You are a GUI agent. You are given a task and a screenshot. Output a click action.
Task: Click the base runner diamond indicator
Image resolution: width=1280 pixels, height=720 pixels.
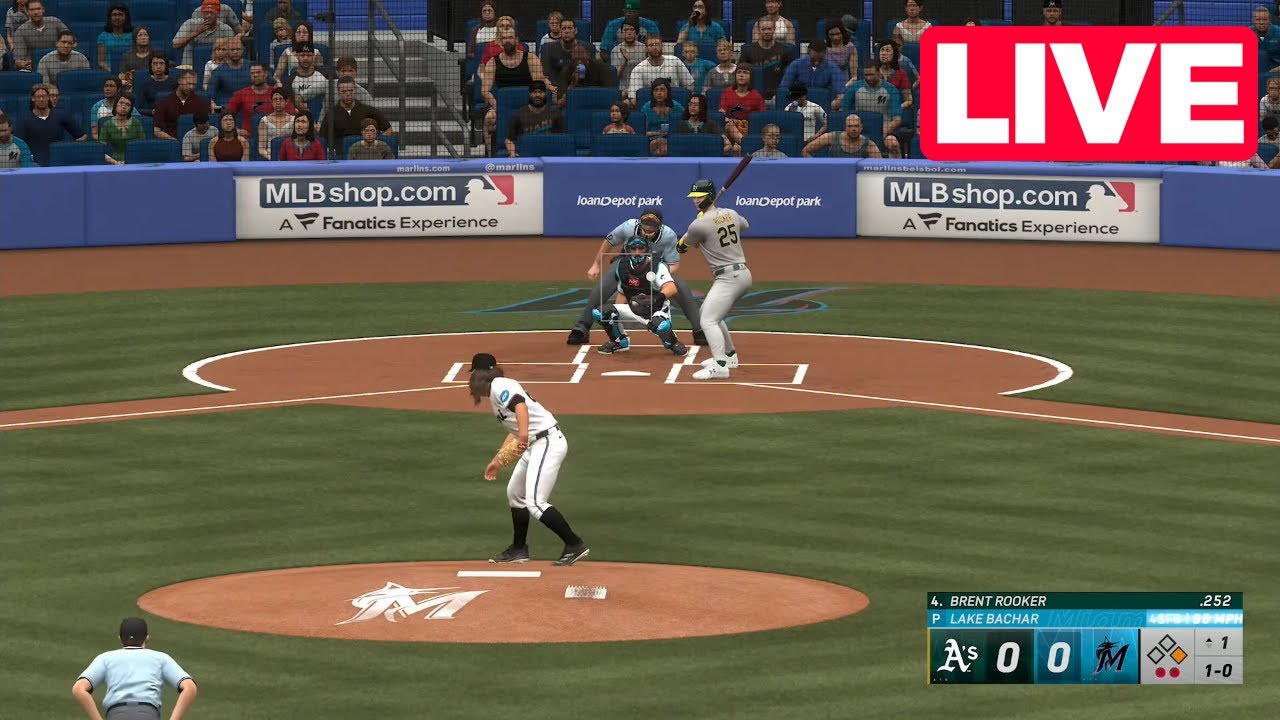click(x=1169, y=649)
